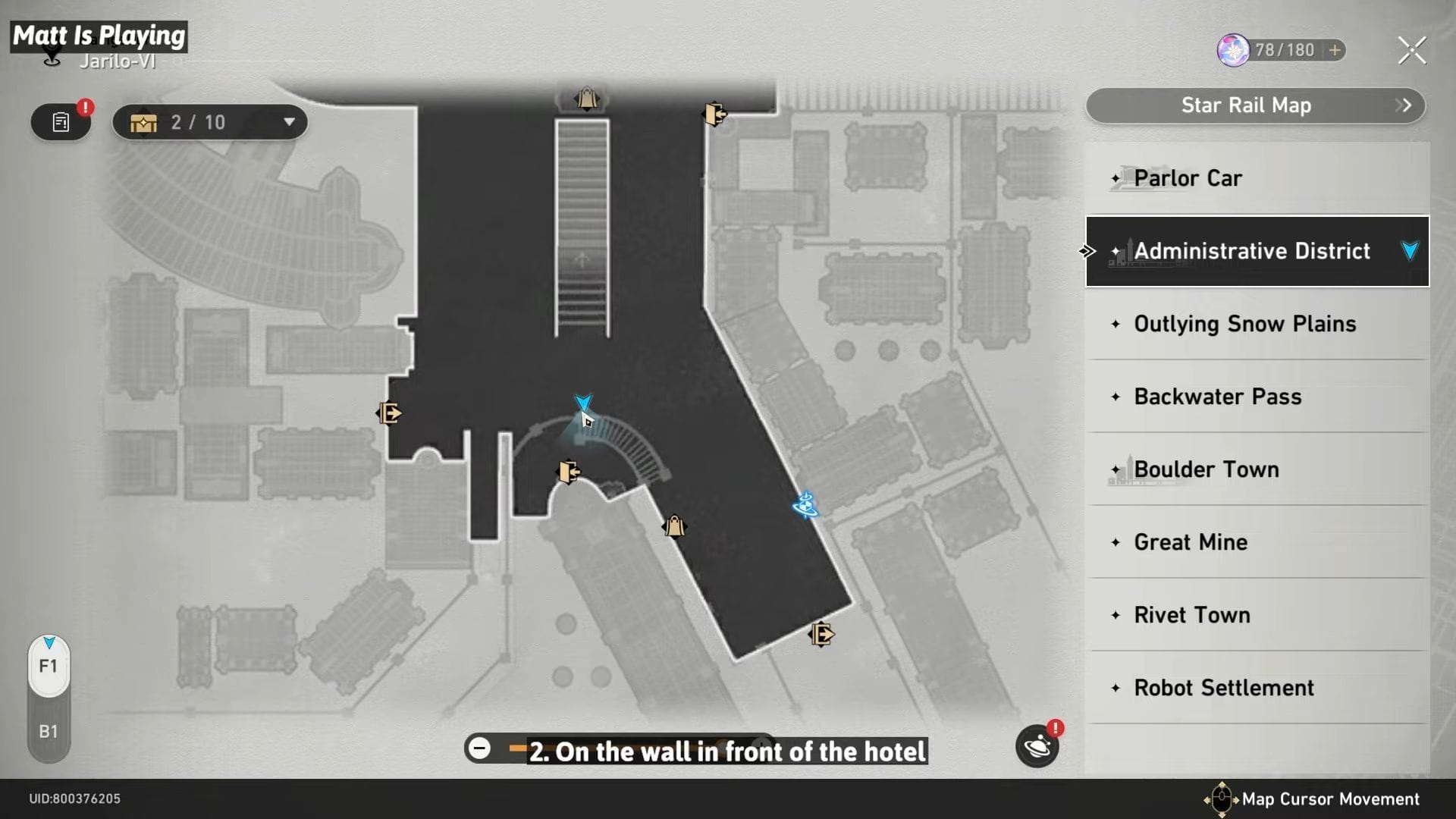Open the Outlying Snow Plains map

coord(1245,324)
